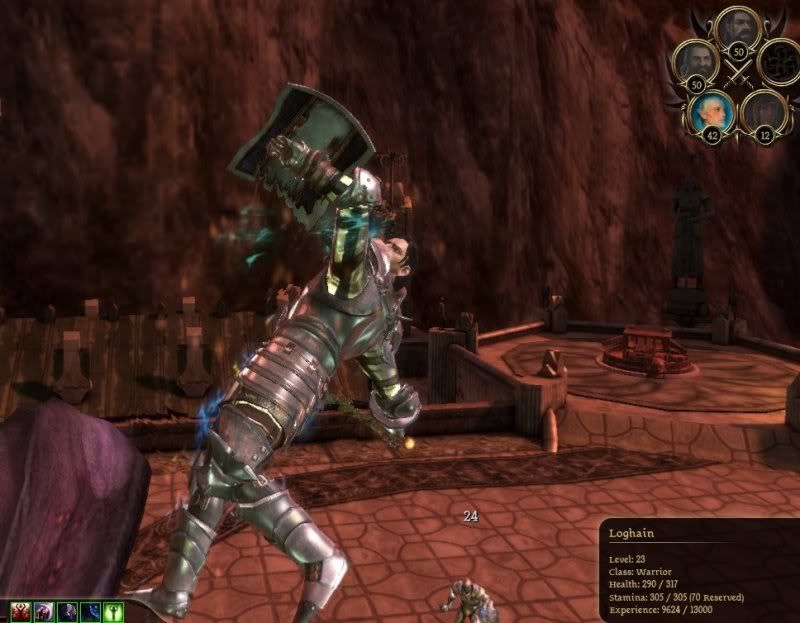Viewport: 800px width, 623px height.
Task: Use the green glowing figure ability
Action: 116,611
